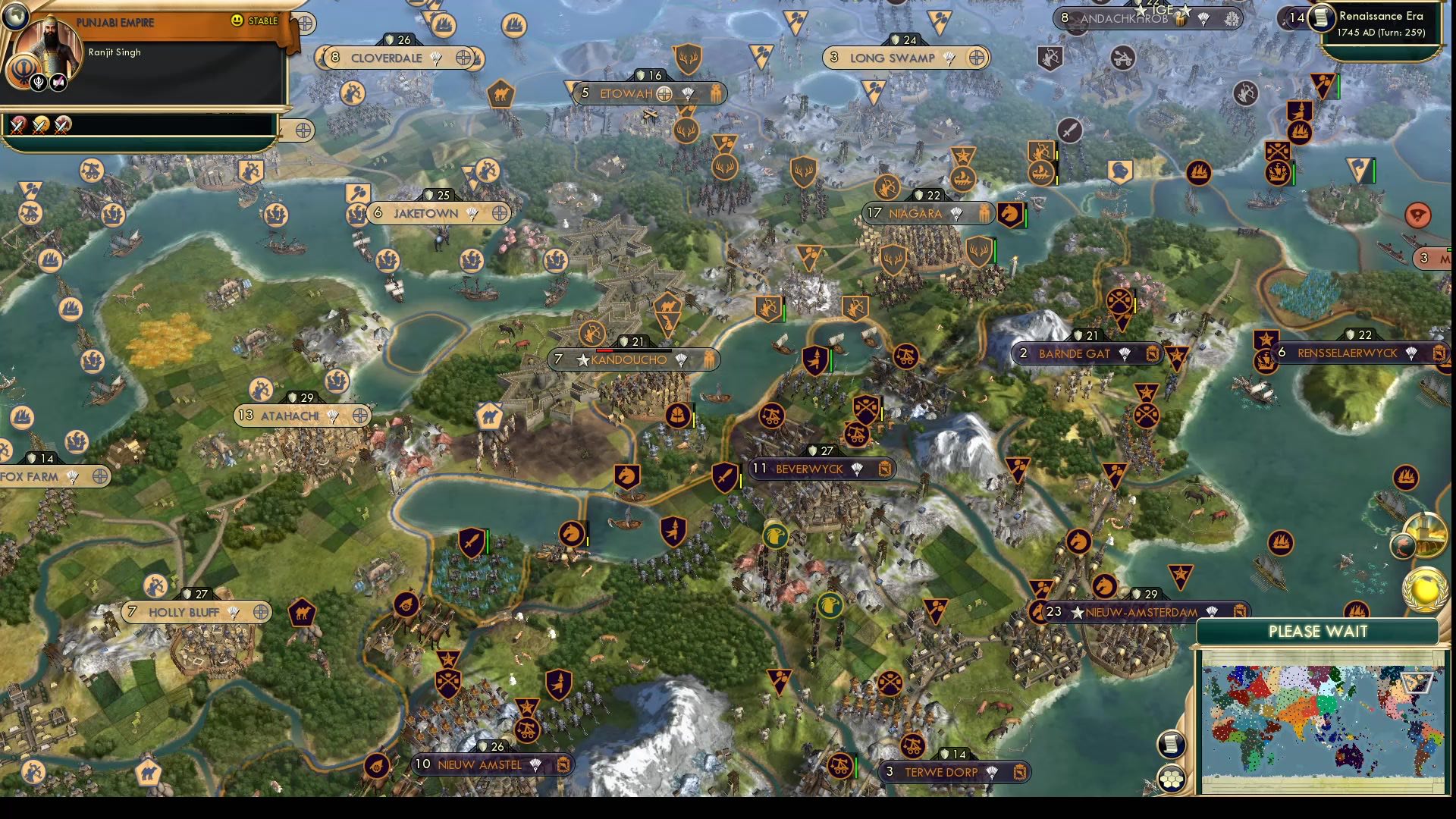This screenshot has height=819, width=1456.
Task: Click the growth shield icon on the Jaketown banner
Action: 430,195
